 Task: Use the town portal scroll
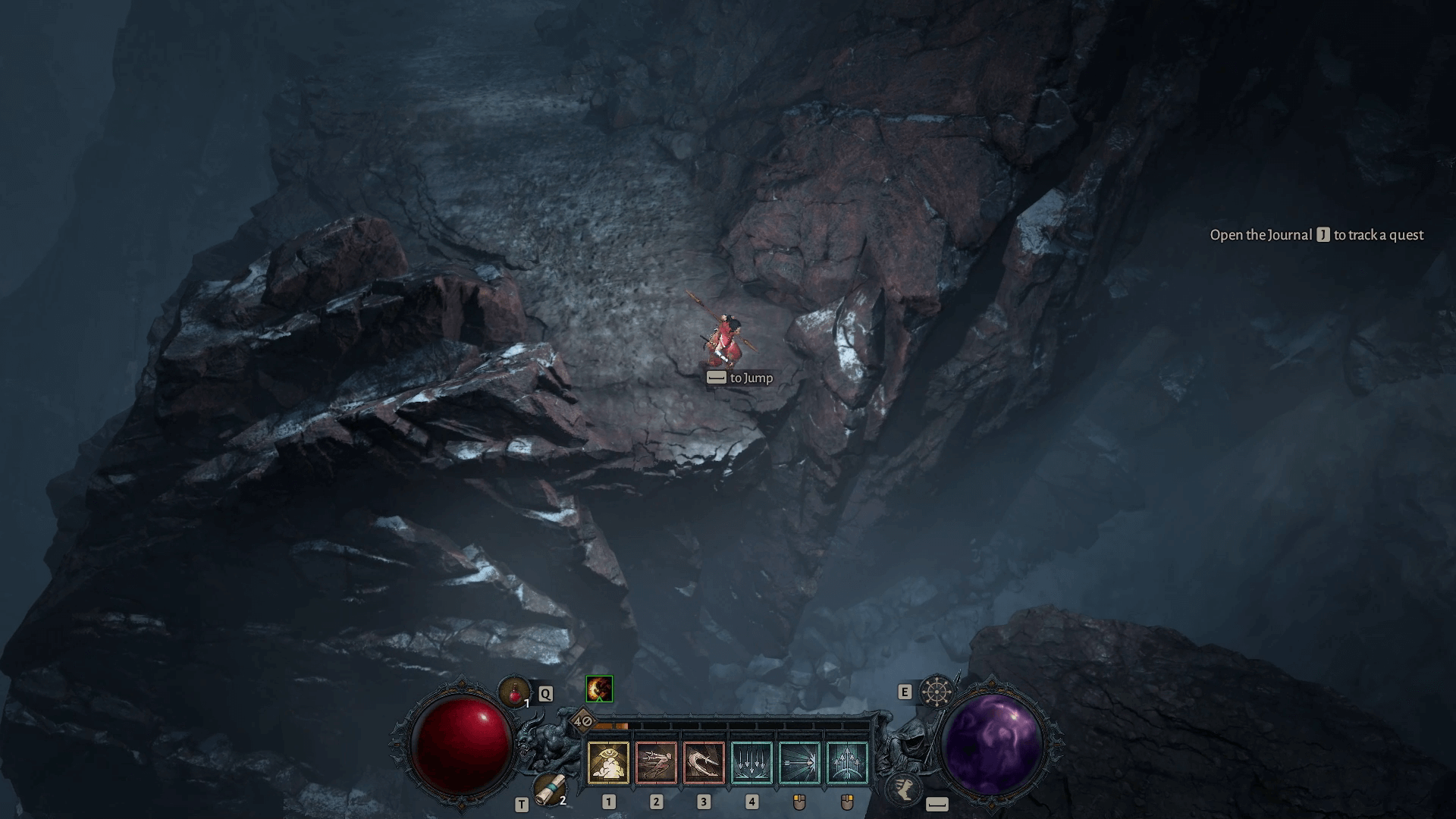pos(548,790)
